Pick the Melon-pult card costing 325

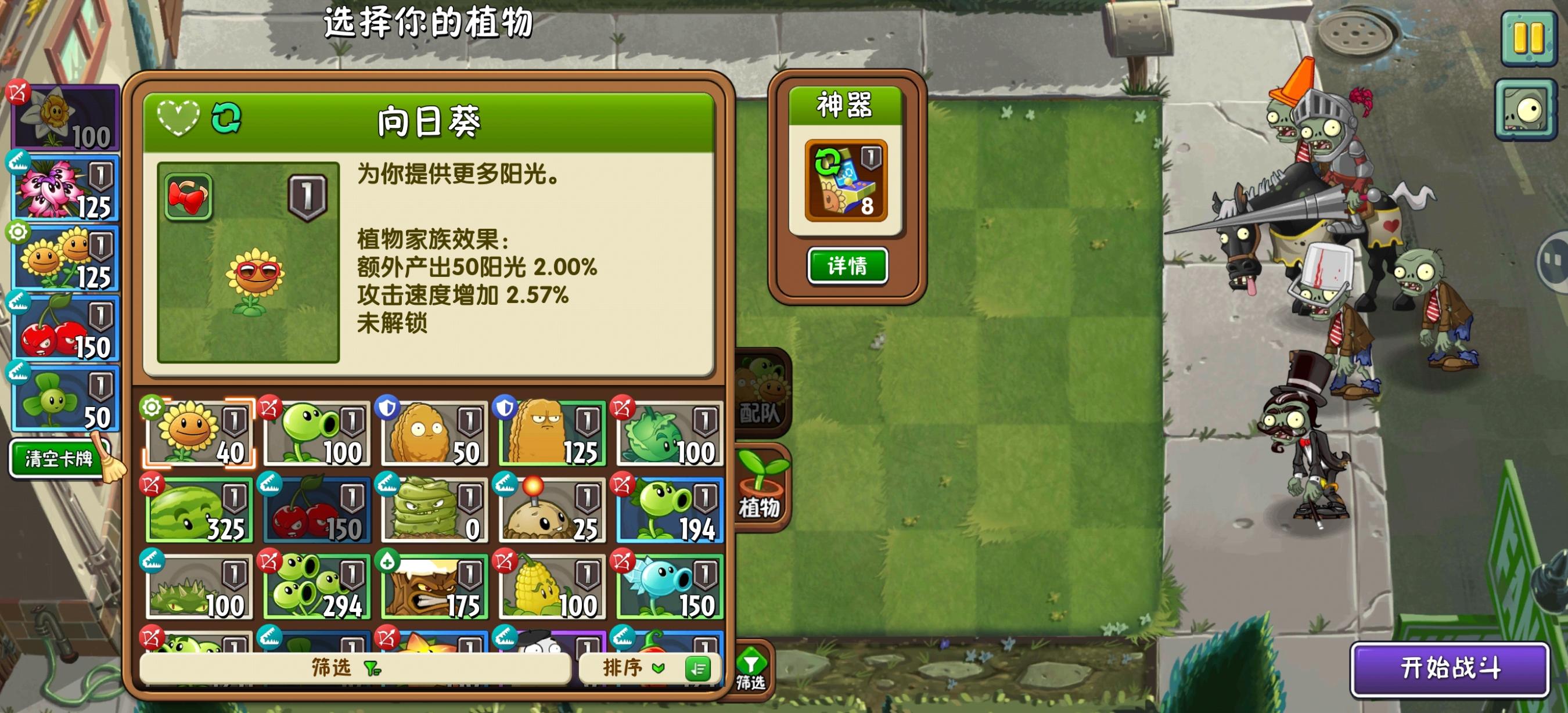coord(198,510)
